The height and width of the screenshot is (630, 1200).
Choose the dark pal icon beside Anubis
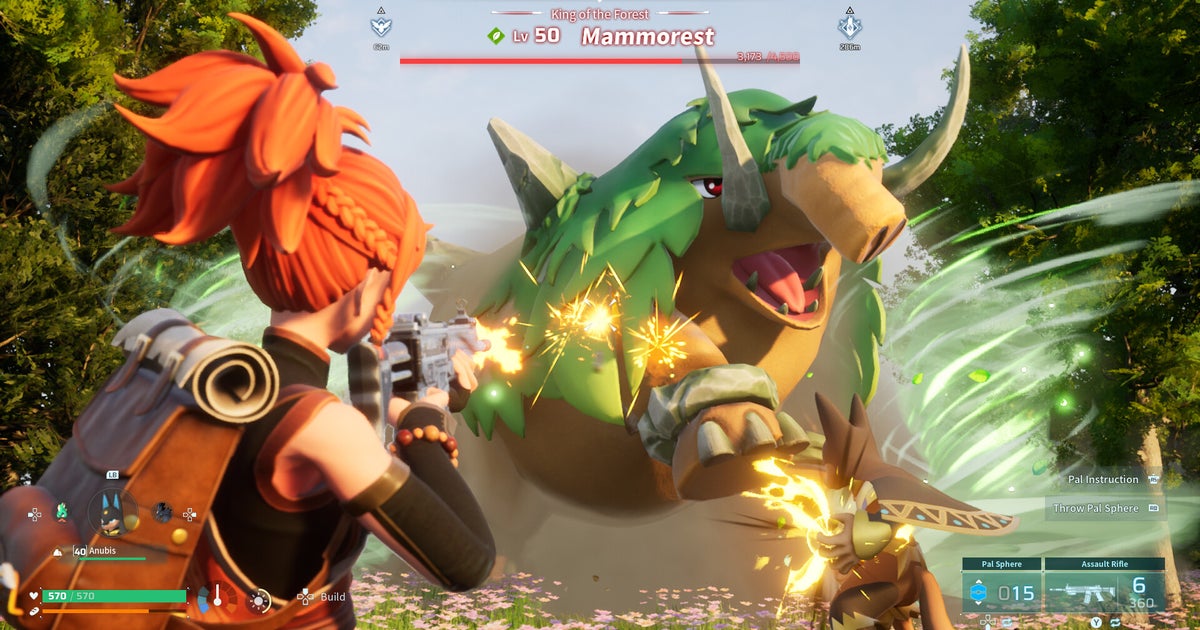coord(162,512)
